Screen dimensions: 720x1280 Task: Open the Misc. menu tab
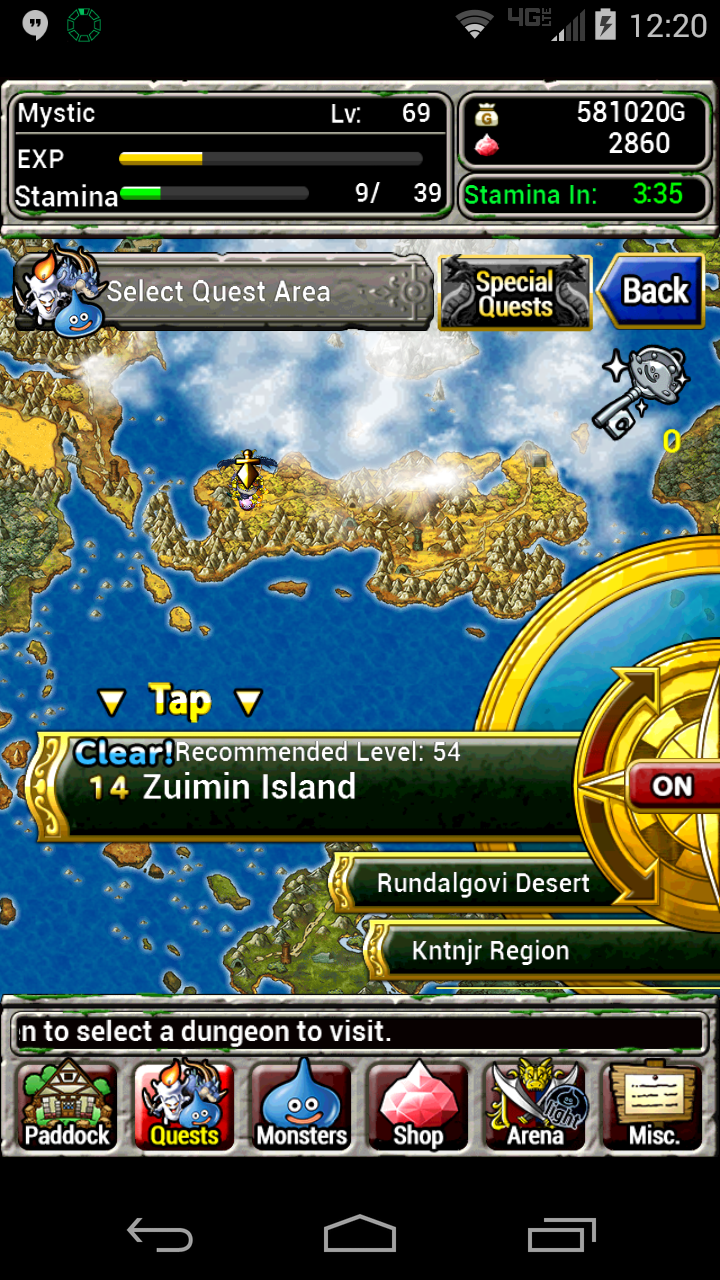click(x=654, y=1106)
